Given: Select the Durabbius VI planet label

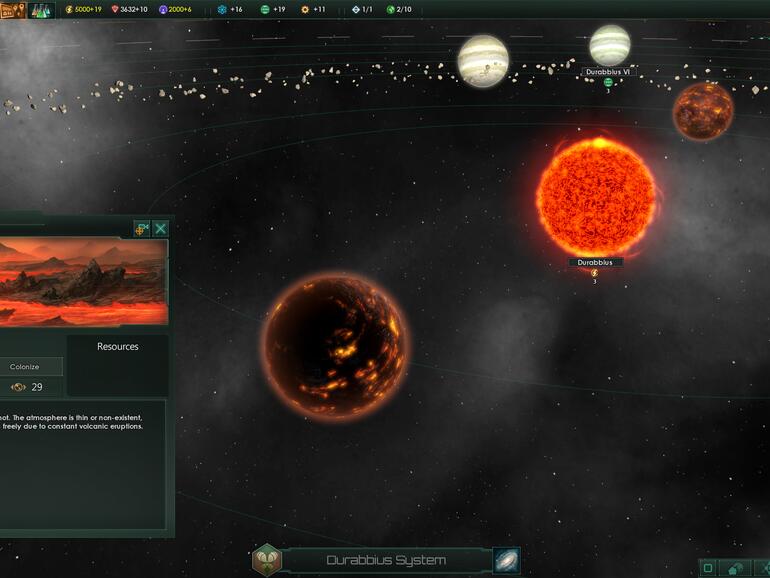Looking at the screenshot, I should click(x=608, y=72).
